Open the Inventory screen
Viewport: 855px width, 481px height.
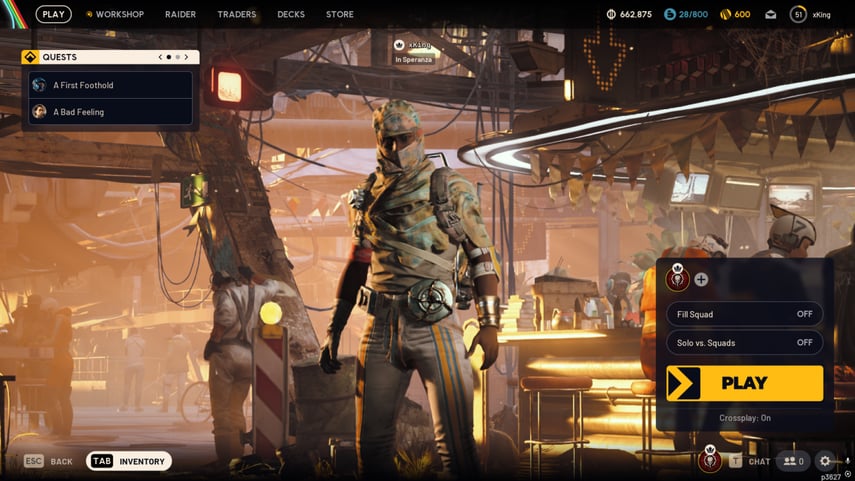point(129,461)
